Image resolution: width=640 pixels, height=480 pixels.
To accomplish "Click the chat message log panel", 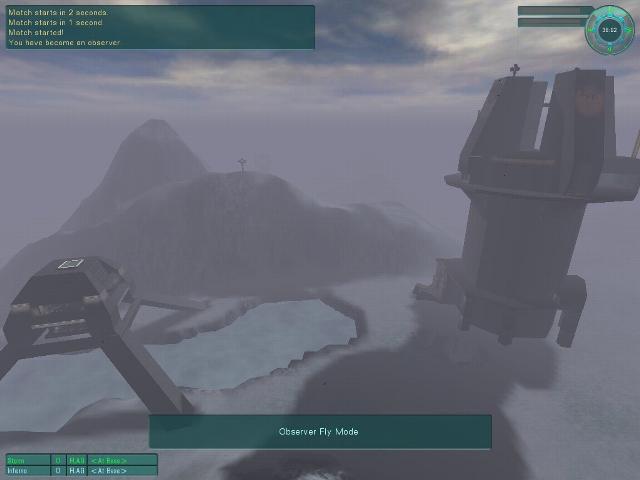I will [160, 27].
